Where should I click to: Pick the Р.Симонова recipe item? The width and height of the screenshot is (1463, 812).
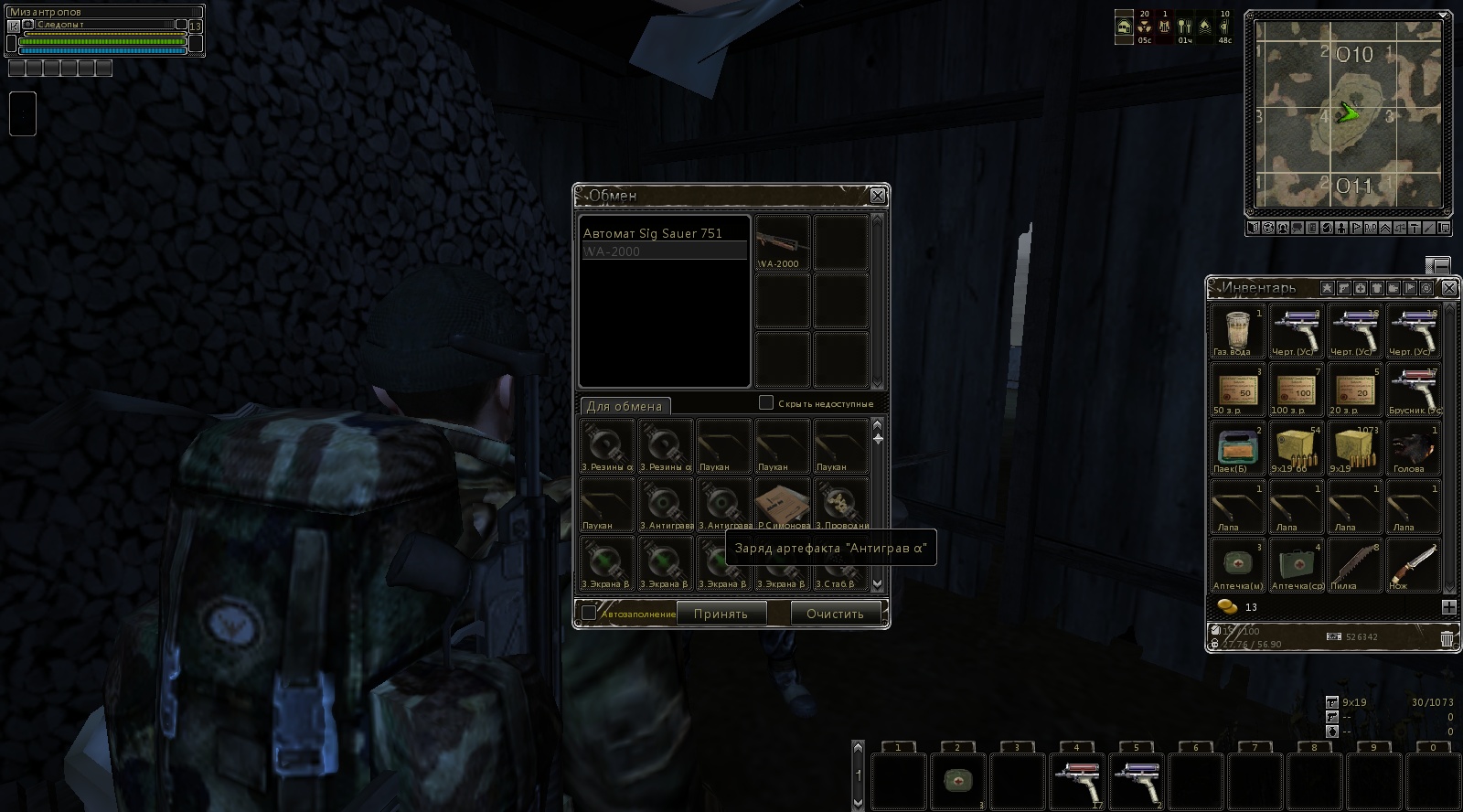point(783,505)
